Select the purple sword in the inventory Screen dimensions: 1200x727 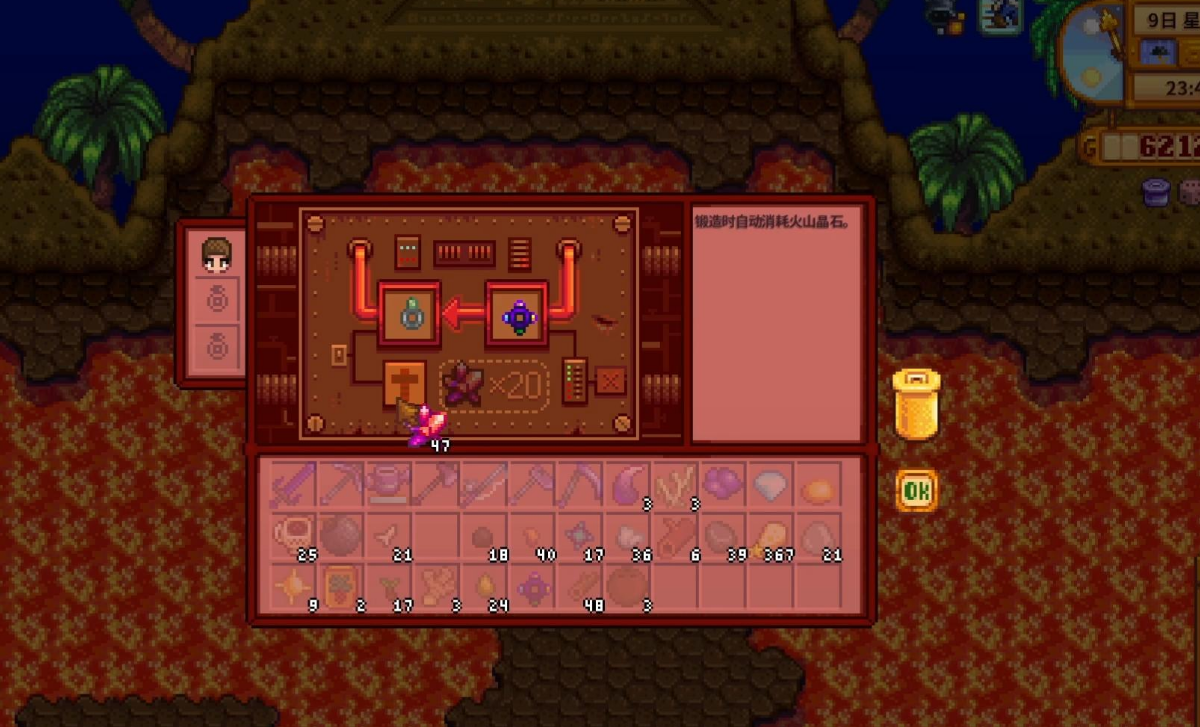293,484
